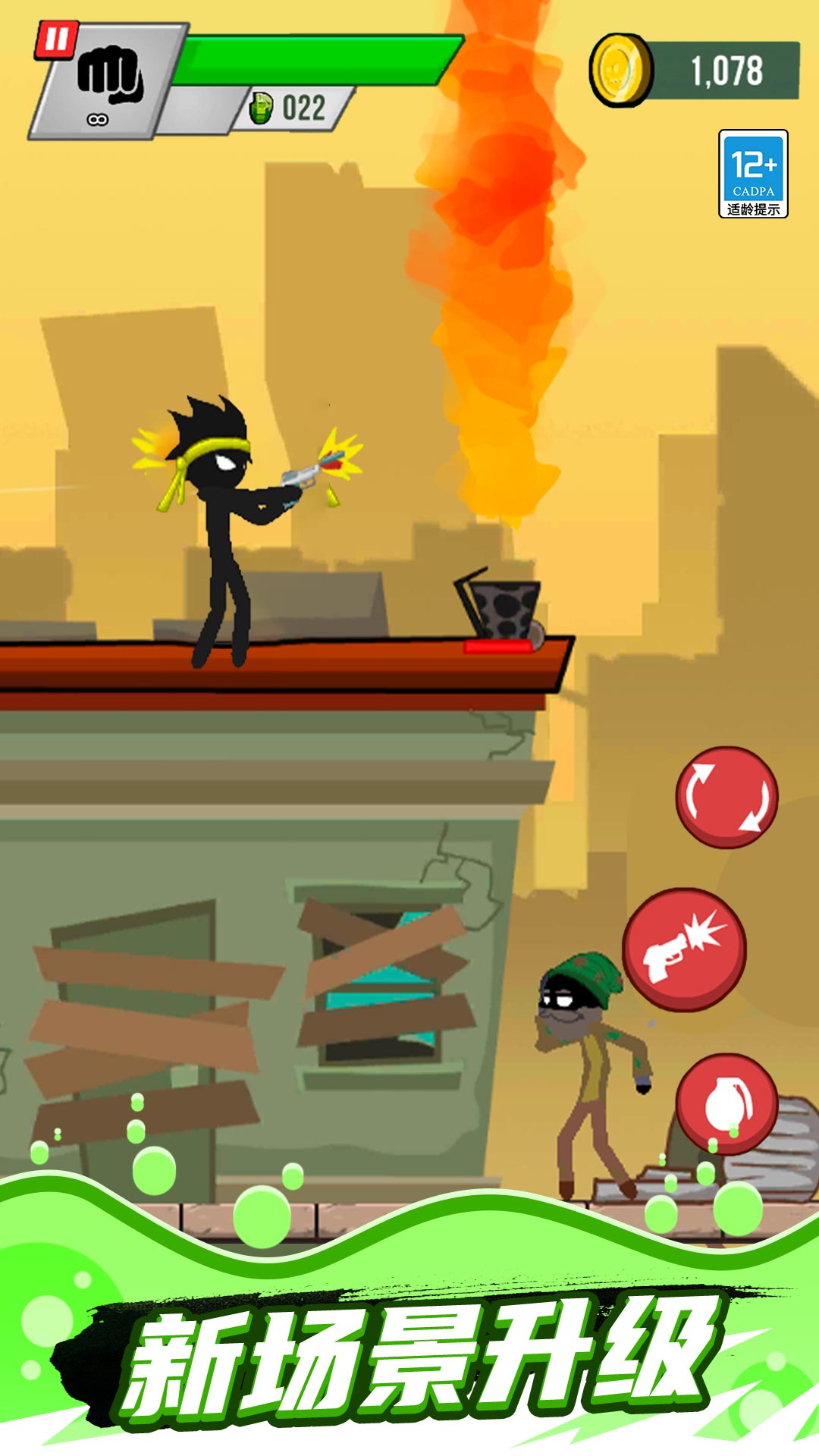Tap the fist weapon icon
The height and width of the screenshot is (1456, 819).
click(x=109, y=76)
